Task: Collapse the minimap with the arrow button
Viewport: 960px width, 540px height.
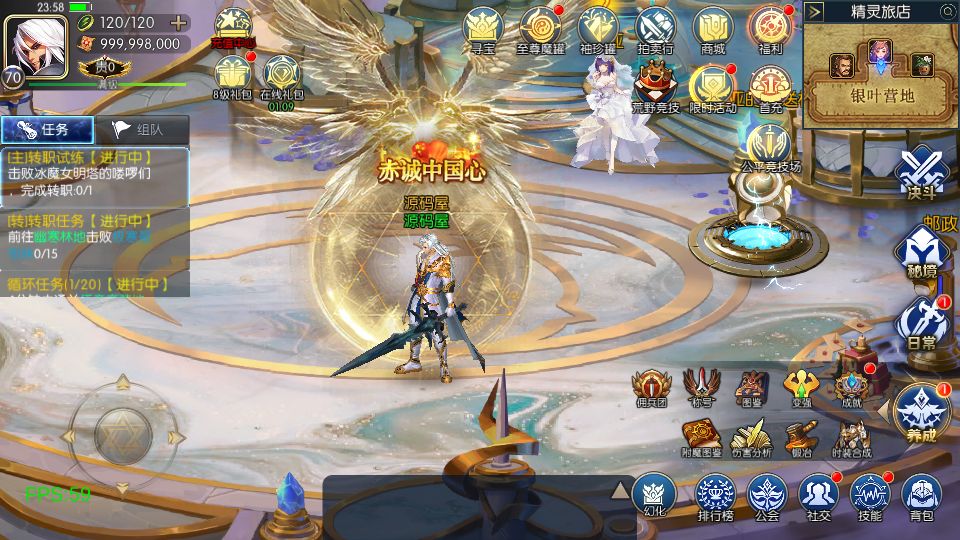Action: click(x=815, y=12)
